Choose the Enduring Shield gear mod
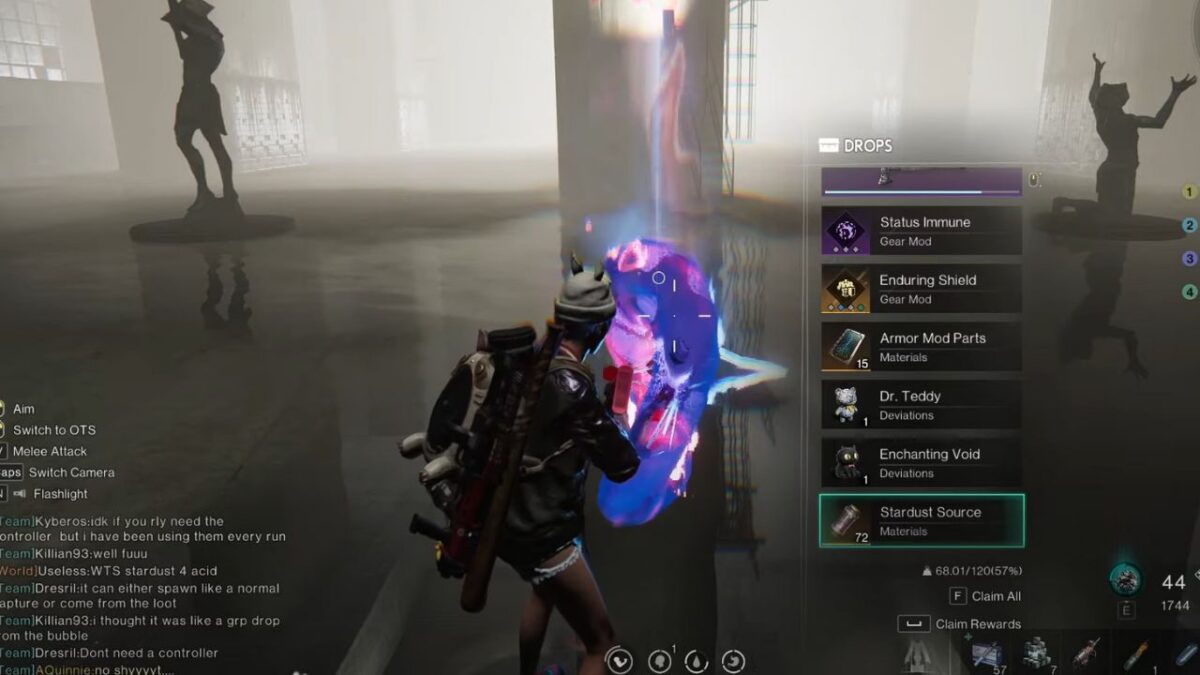Image resolution: width=1200 pixels, height=675 pixels. (921, 289)
